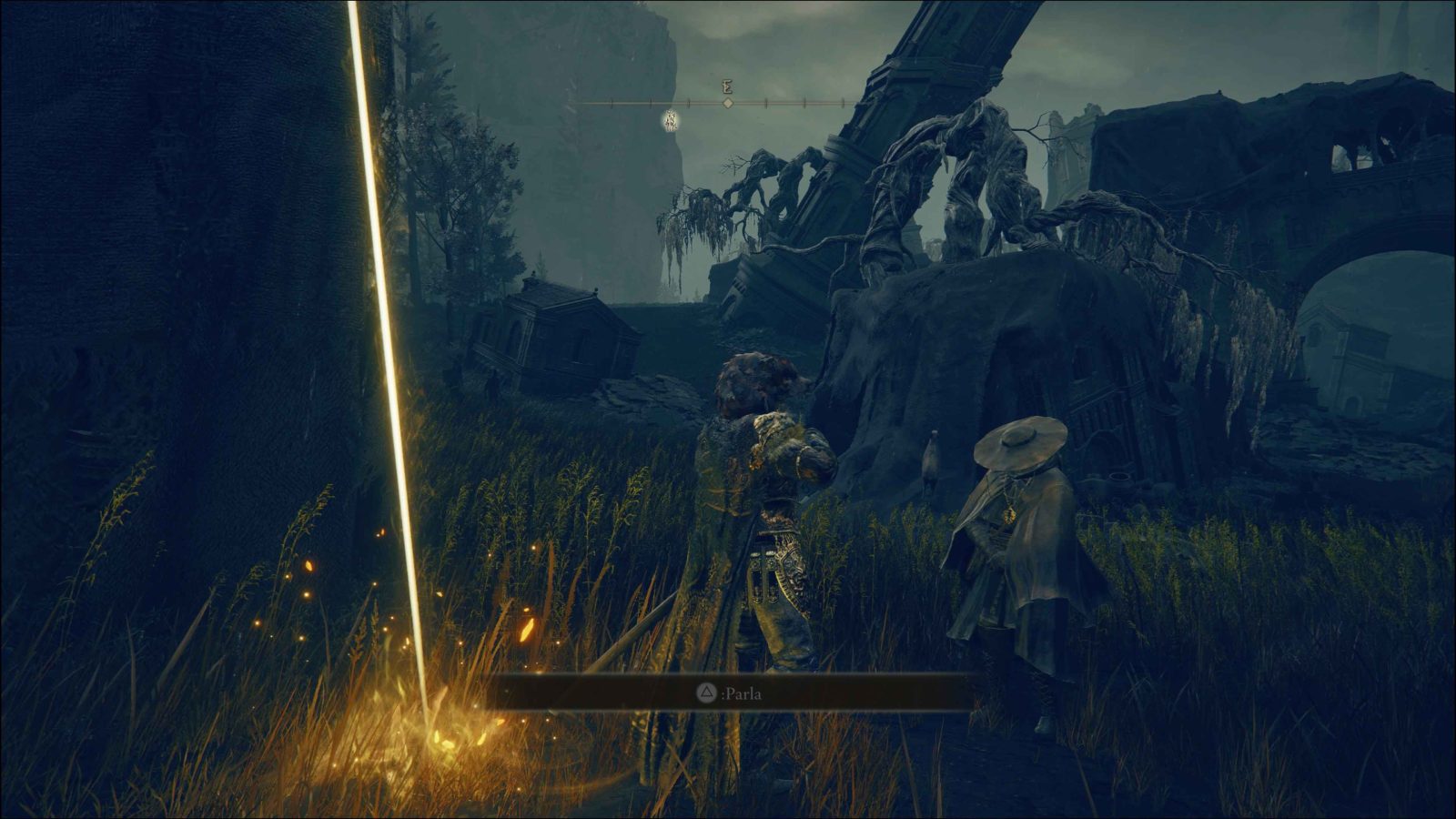Select the glowing marker icon under the compass

(672, 119)
